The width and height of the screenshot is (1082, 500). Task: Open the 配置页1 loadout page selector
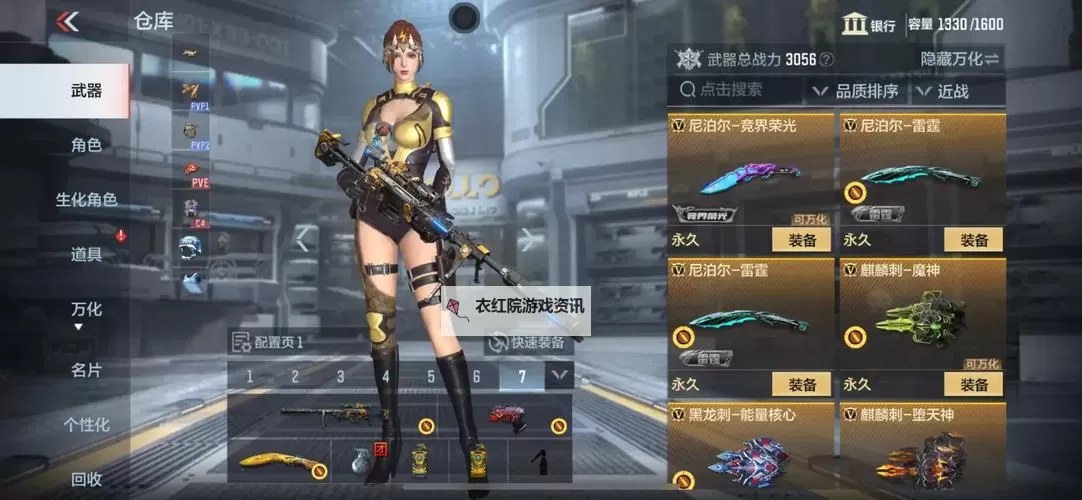(268, 342)
